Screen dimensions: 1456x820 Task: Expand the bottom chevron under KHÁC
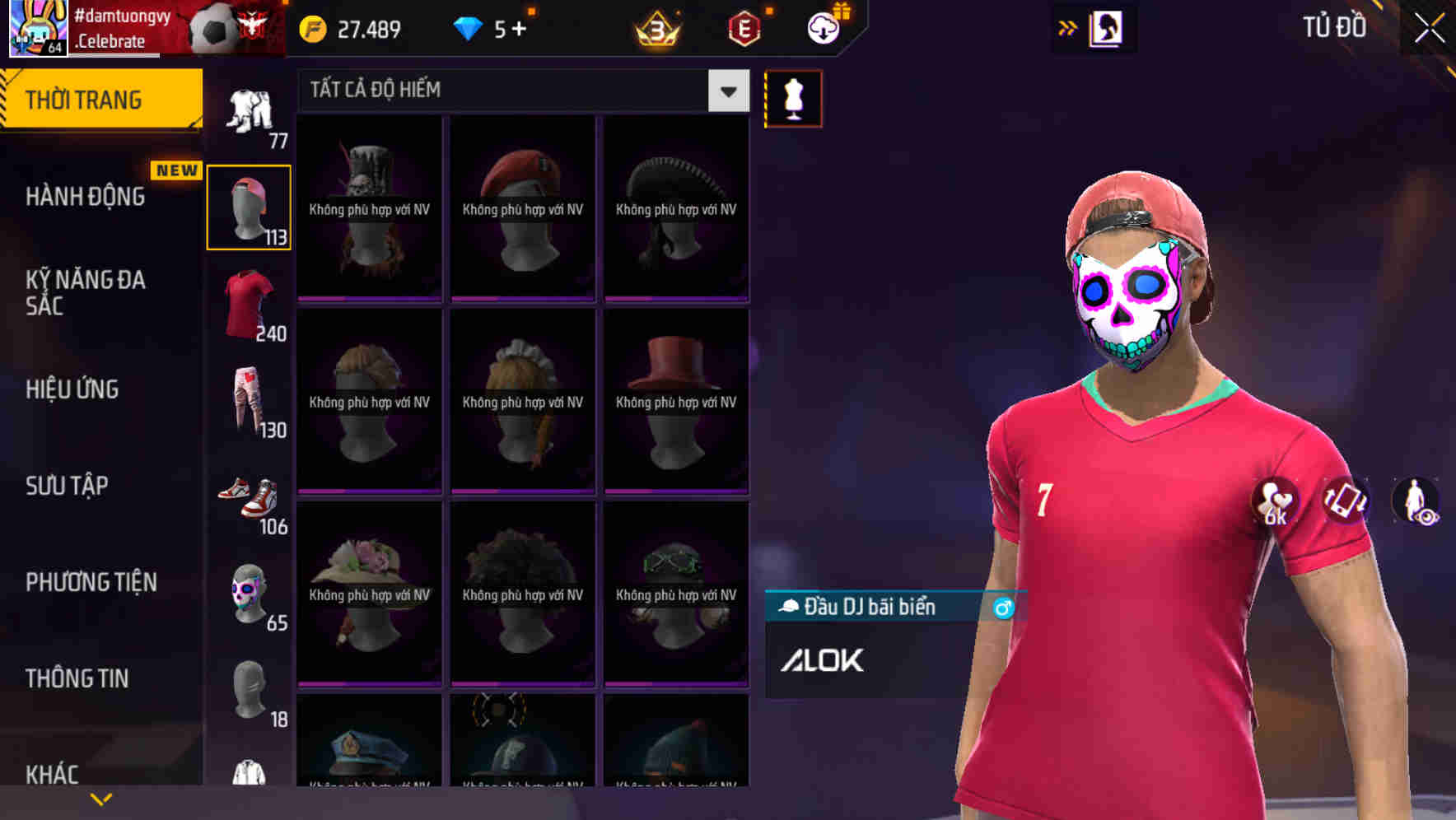(101, 798)
